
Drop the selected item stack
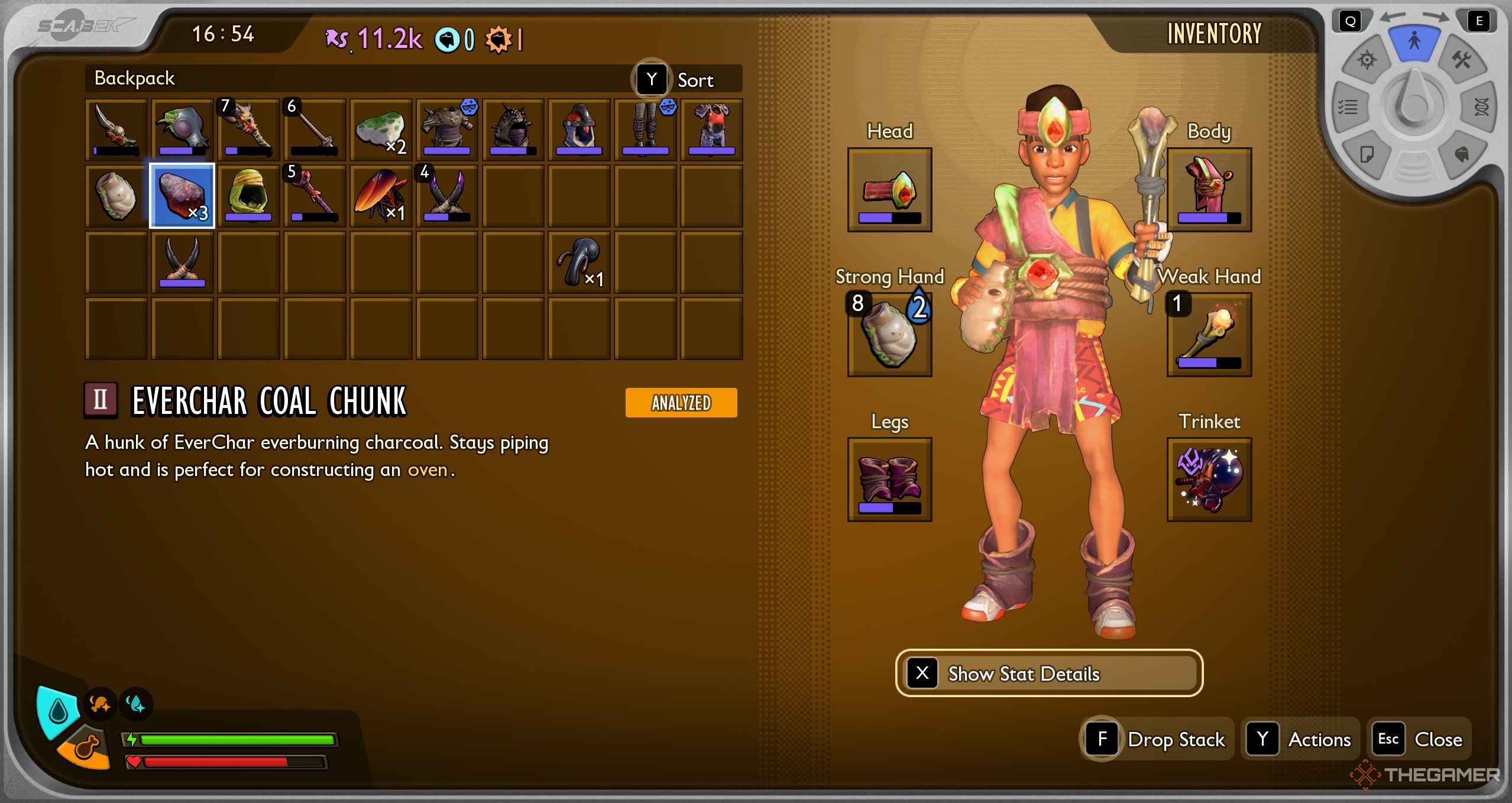[1157, 739]
